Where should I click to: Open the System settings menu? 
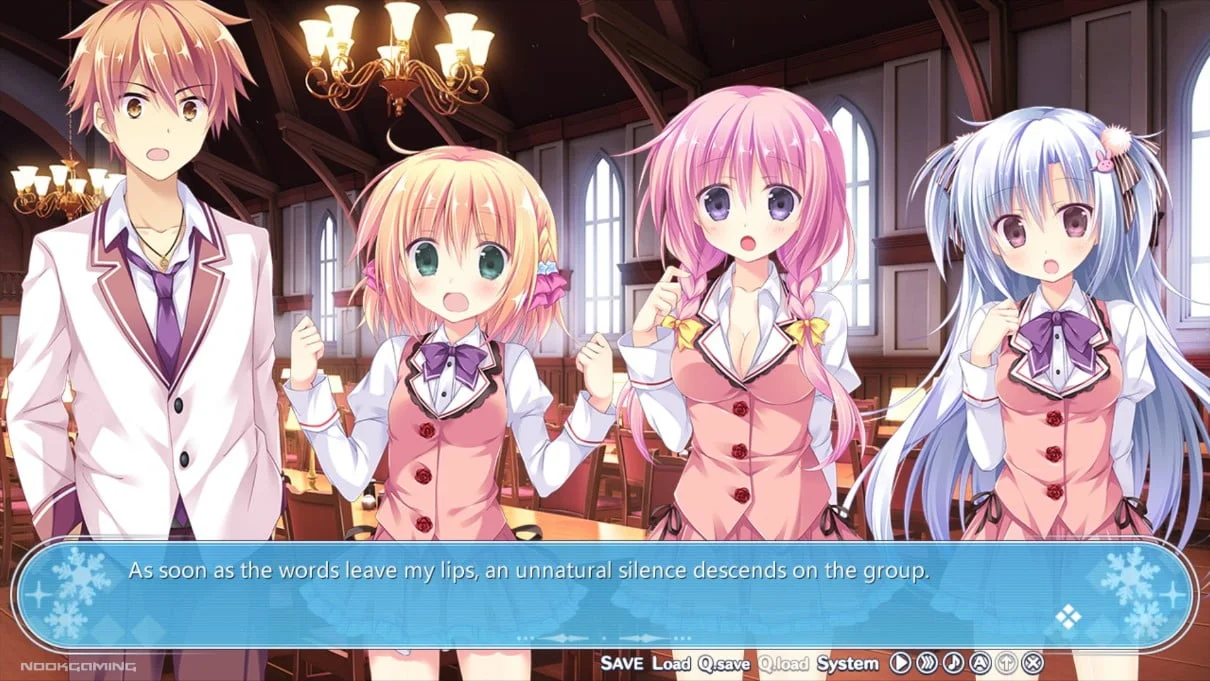coord(847,663)
